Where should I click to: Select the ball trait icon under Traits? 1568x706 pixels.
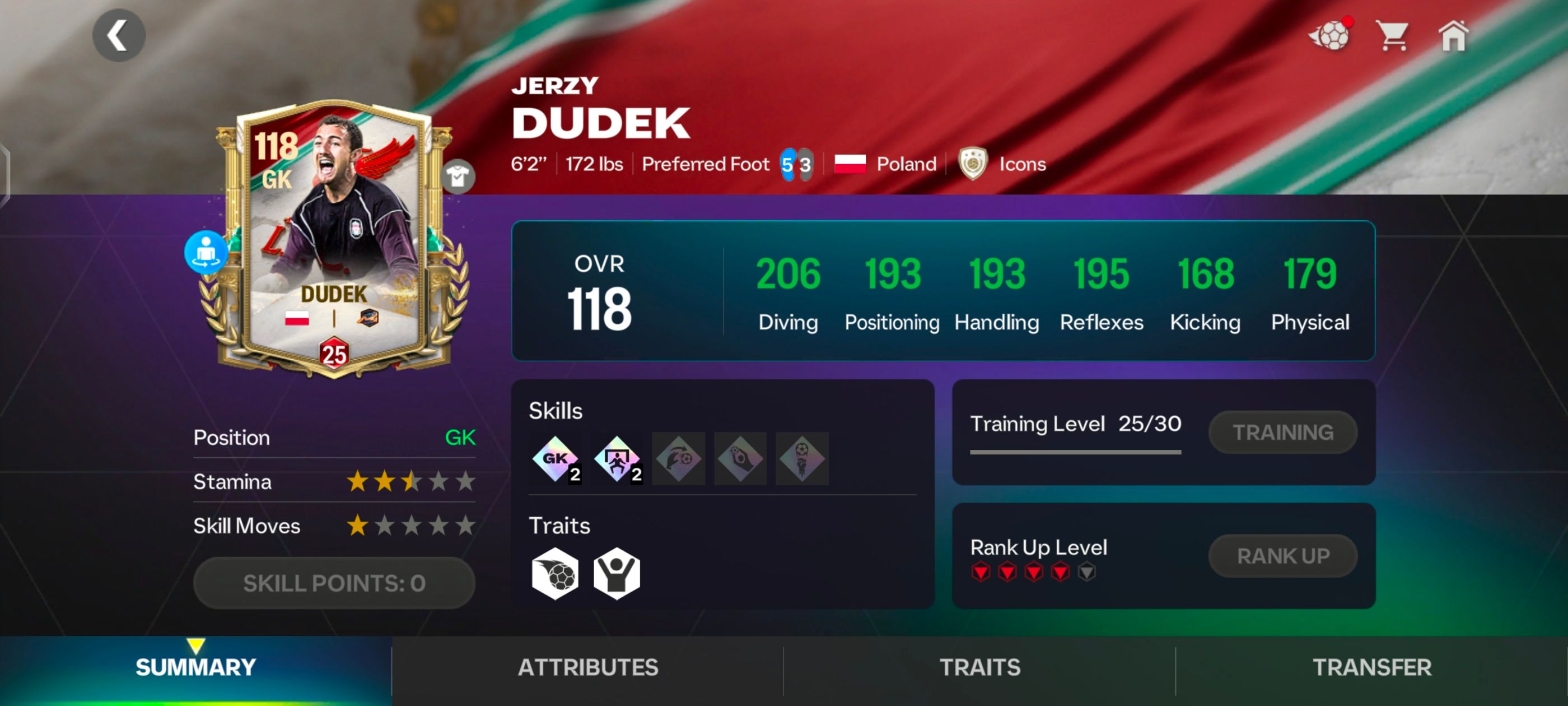556,574
